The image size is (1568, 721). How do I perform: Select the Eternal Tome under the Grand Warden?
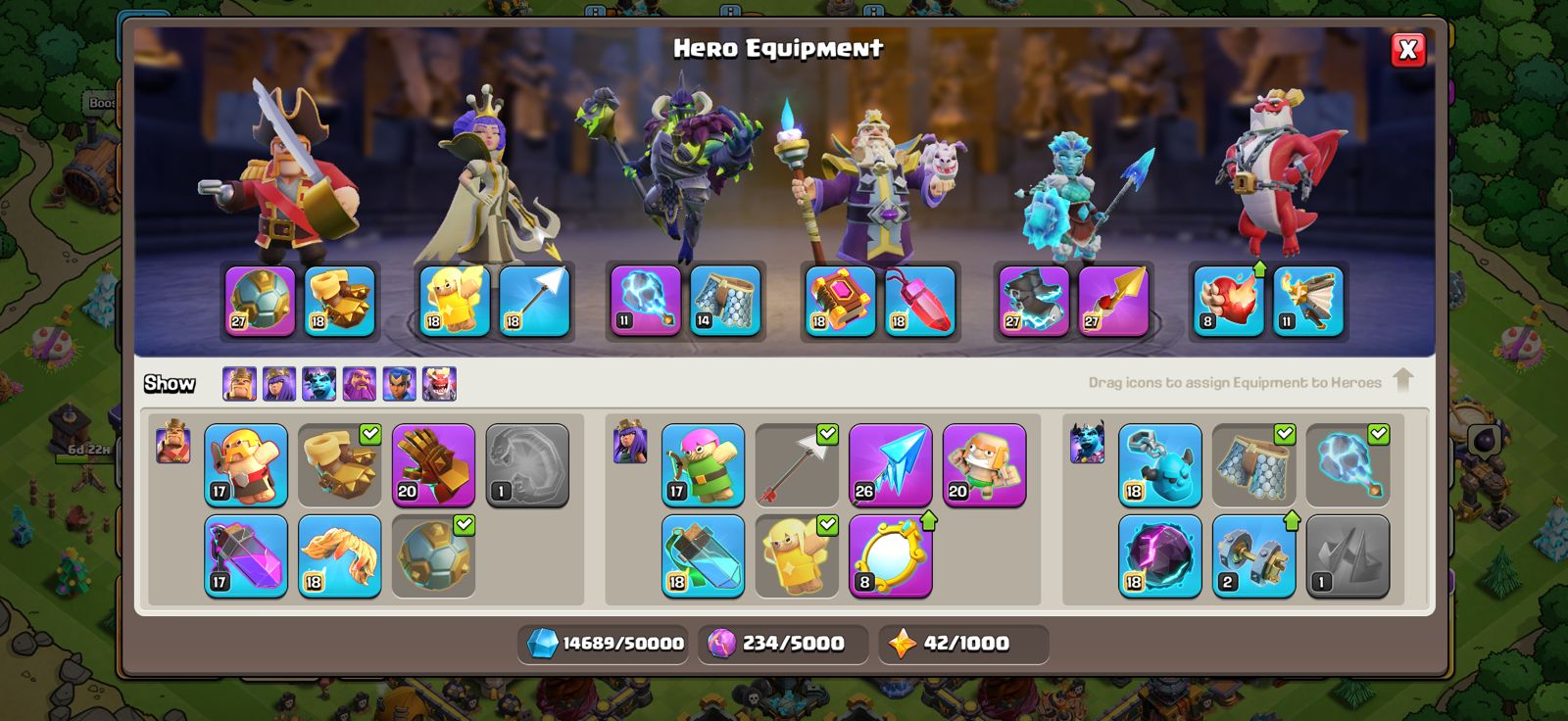coord(838,301)
